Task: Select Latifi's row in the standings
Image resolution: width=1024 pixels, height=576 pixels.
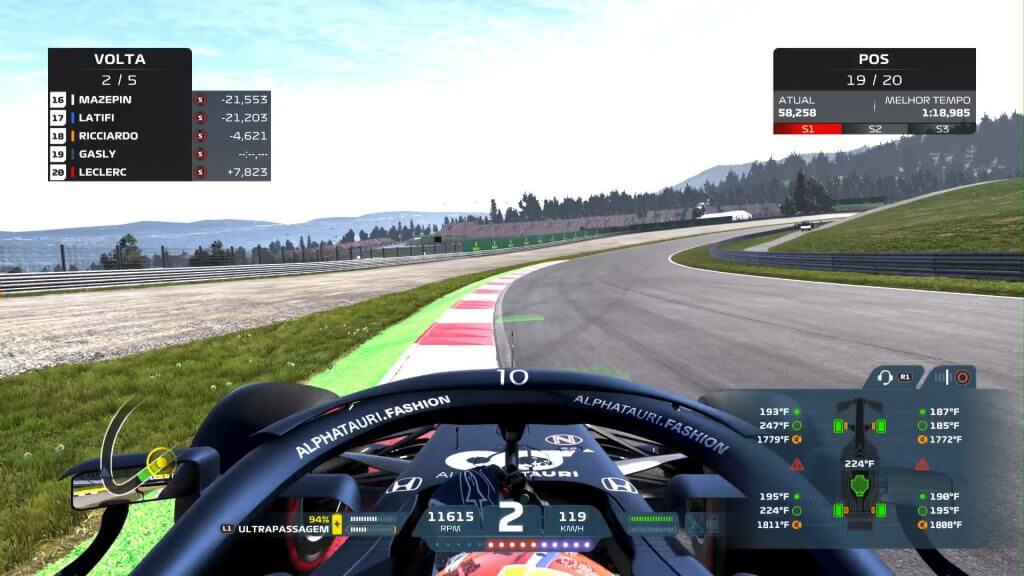Action: (x=120, y=118)
